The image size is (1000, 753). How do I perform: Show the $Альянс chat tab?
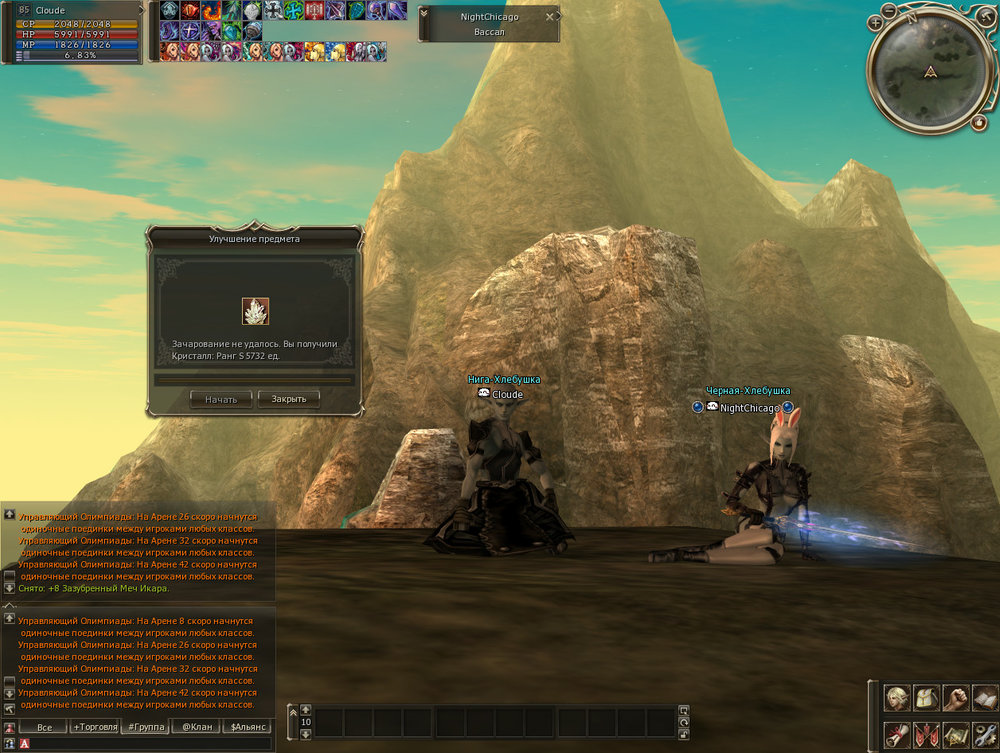246,727
